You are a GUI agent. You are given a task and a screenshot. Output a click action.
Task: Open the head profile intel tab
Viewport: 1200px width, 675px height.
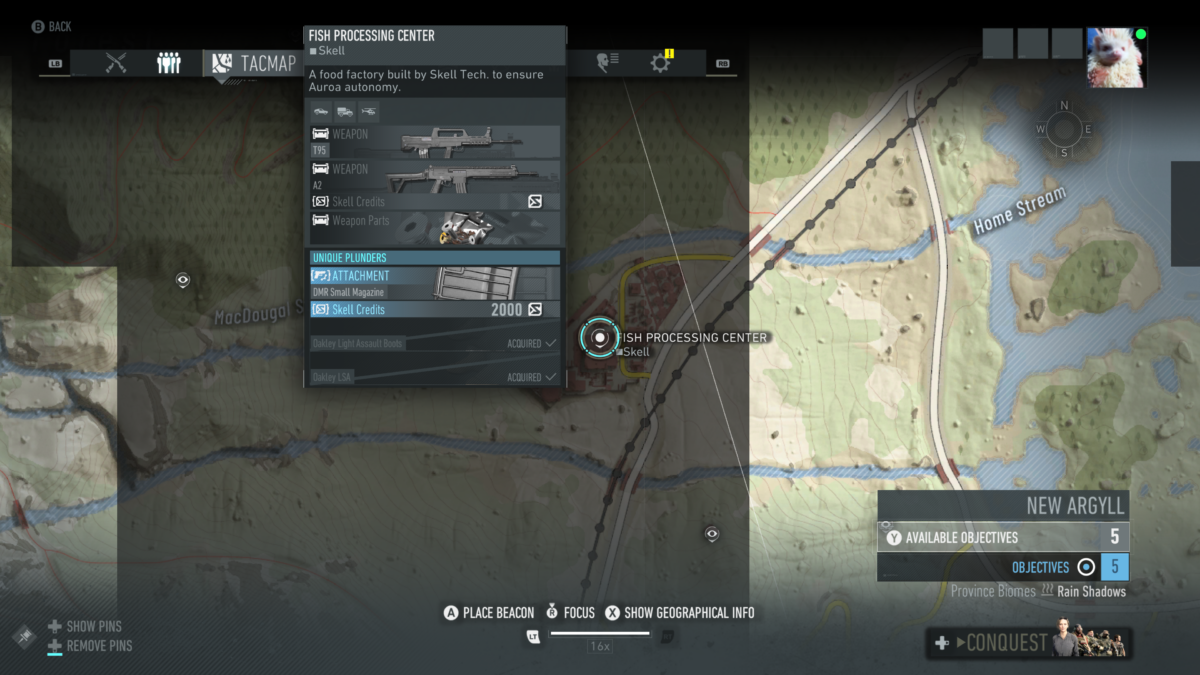[x=606, y=63]
